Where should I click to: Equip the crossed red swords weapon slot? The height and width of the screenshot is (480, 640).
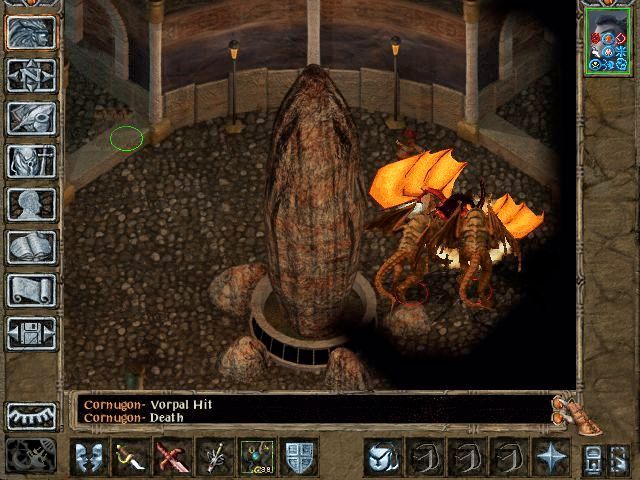pos(171,457)
